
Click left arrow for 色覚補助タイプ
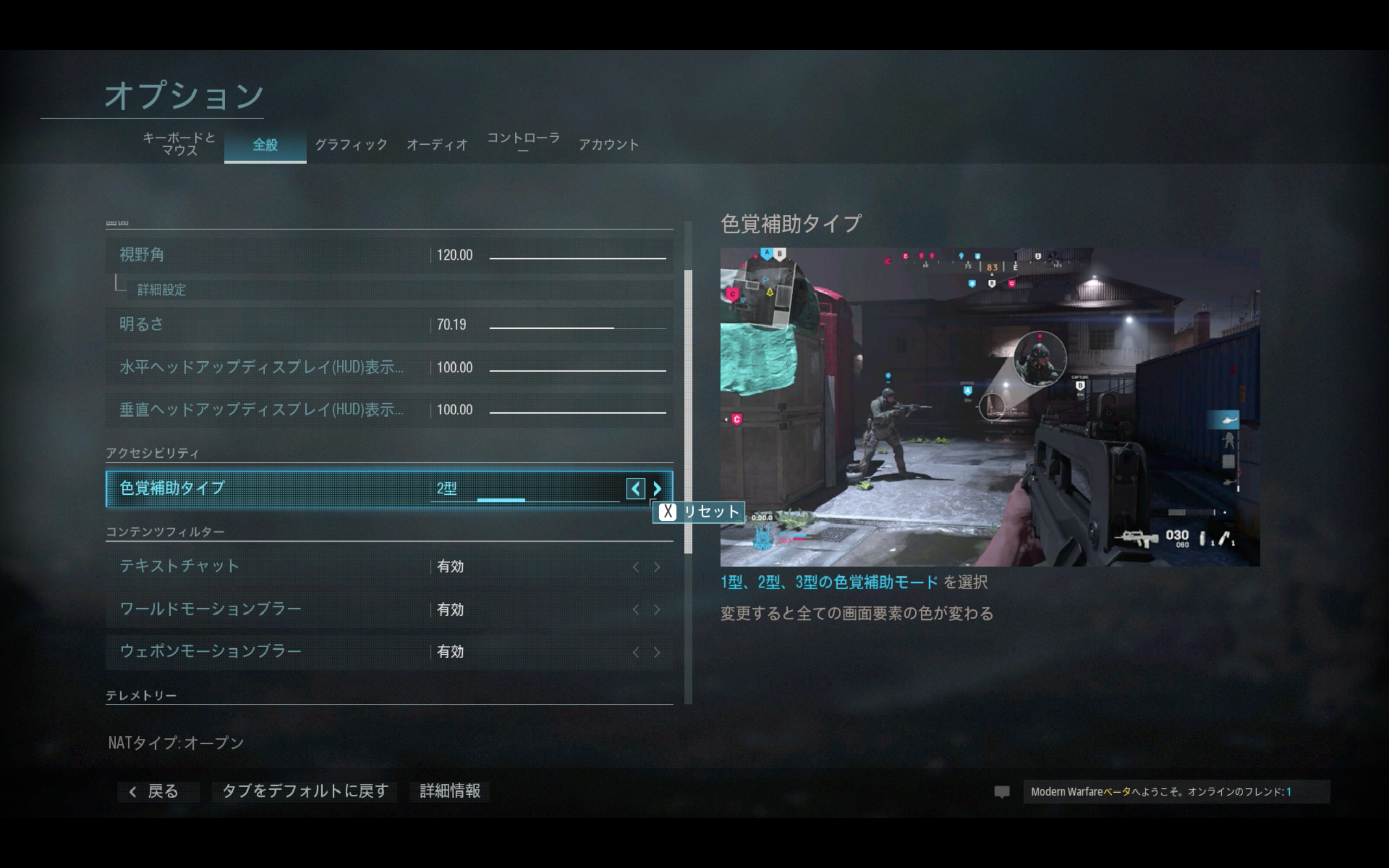pos(635,489)
